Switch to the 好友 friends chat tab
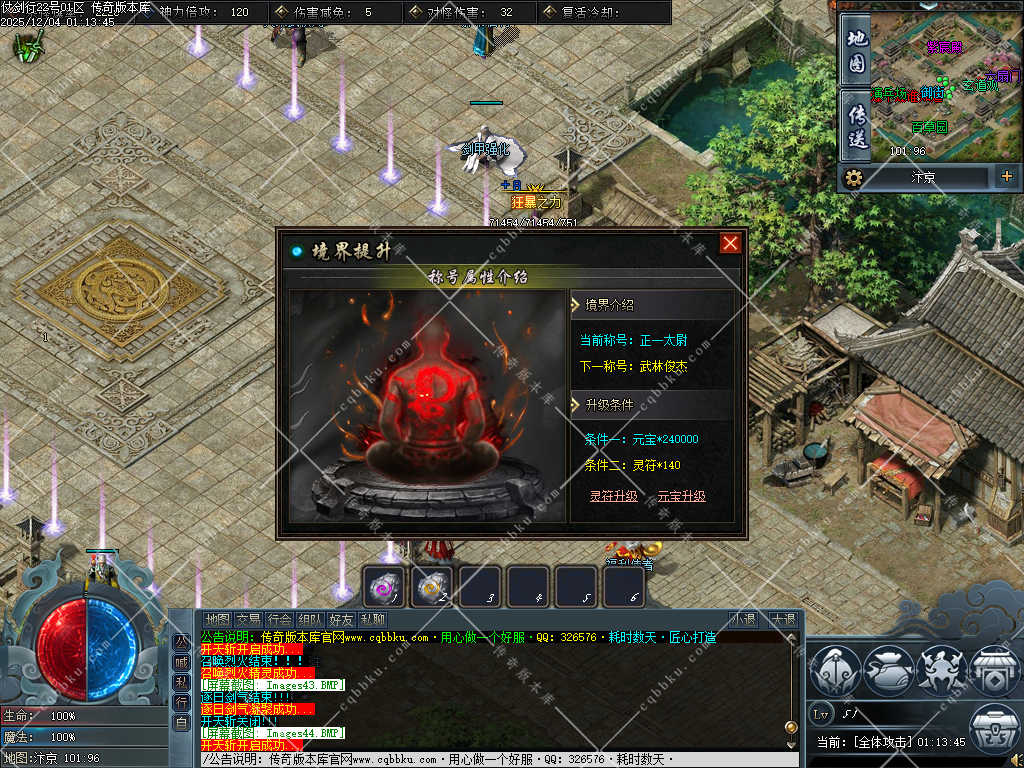Viewport: 1024px width, 768px height. click(x=342, y=620)
